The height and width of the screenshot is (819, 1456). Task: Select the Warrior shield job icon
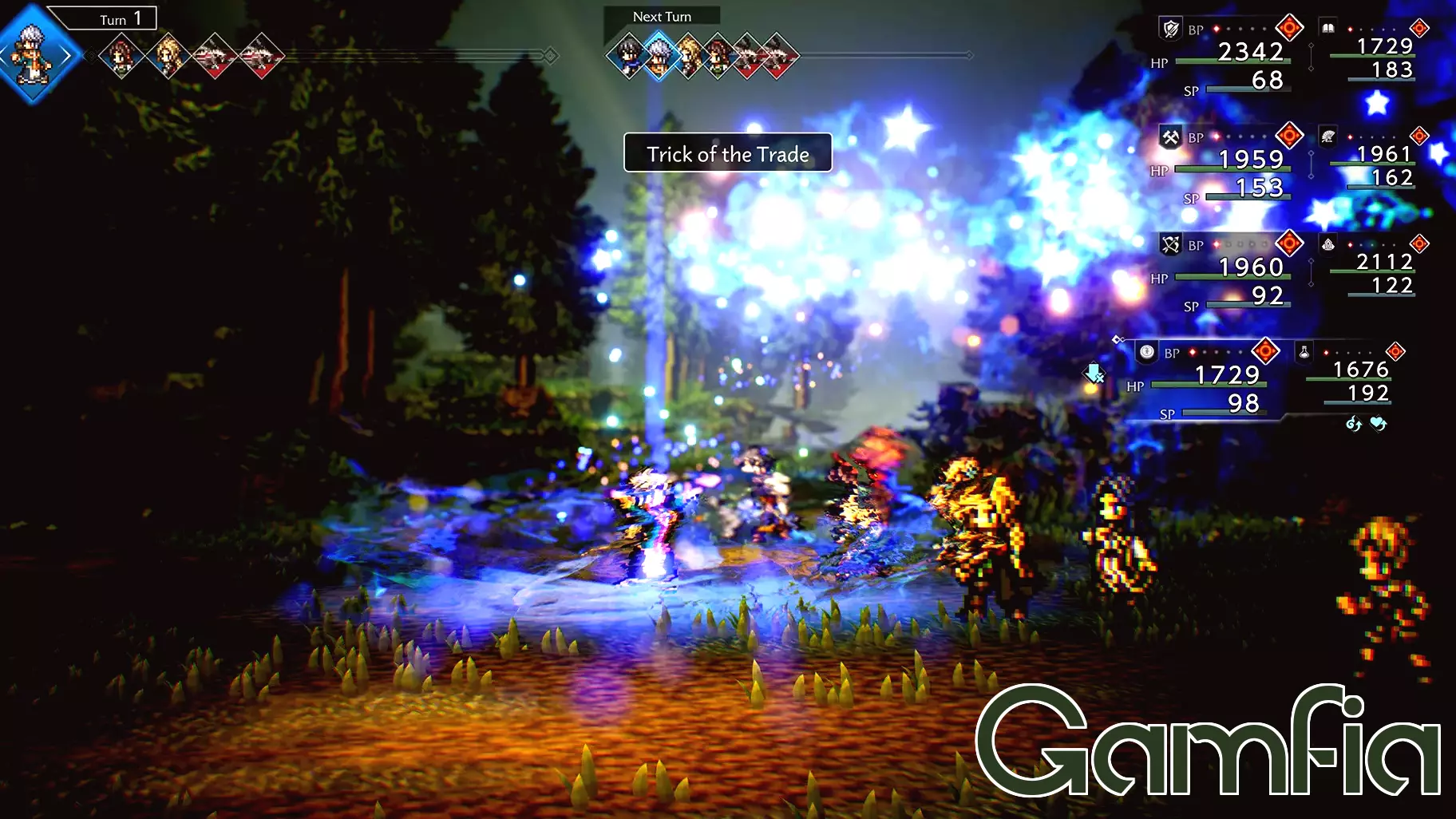(x=1169, y=30)
